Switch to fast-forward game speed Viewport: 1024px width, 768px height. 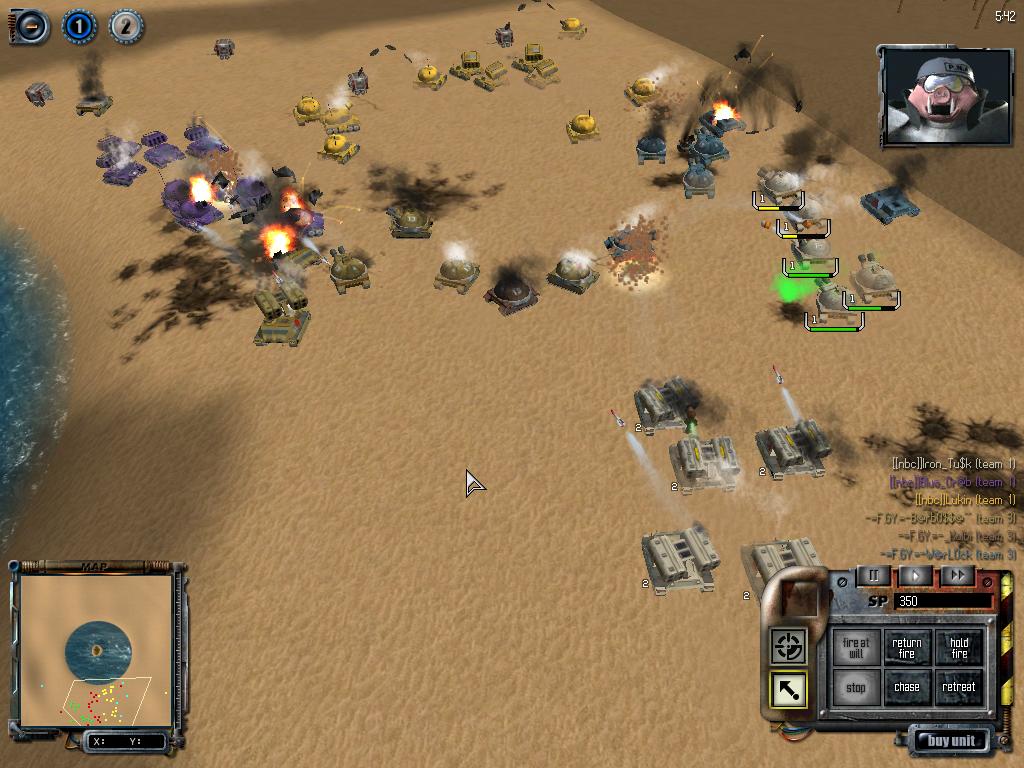[957, 576]
